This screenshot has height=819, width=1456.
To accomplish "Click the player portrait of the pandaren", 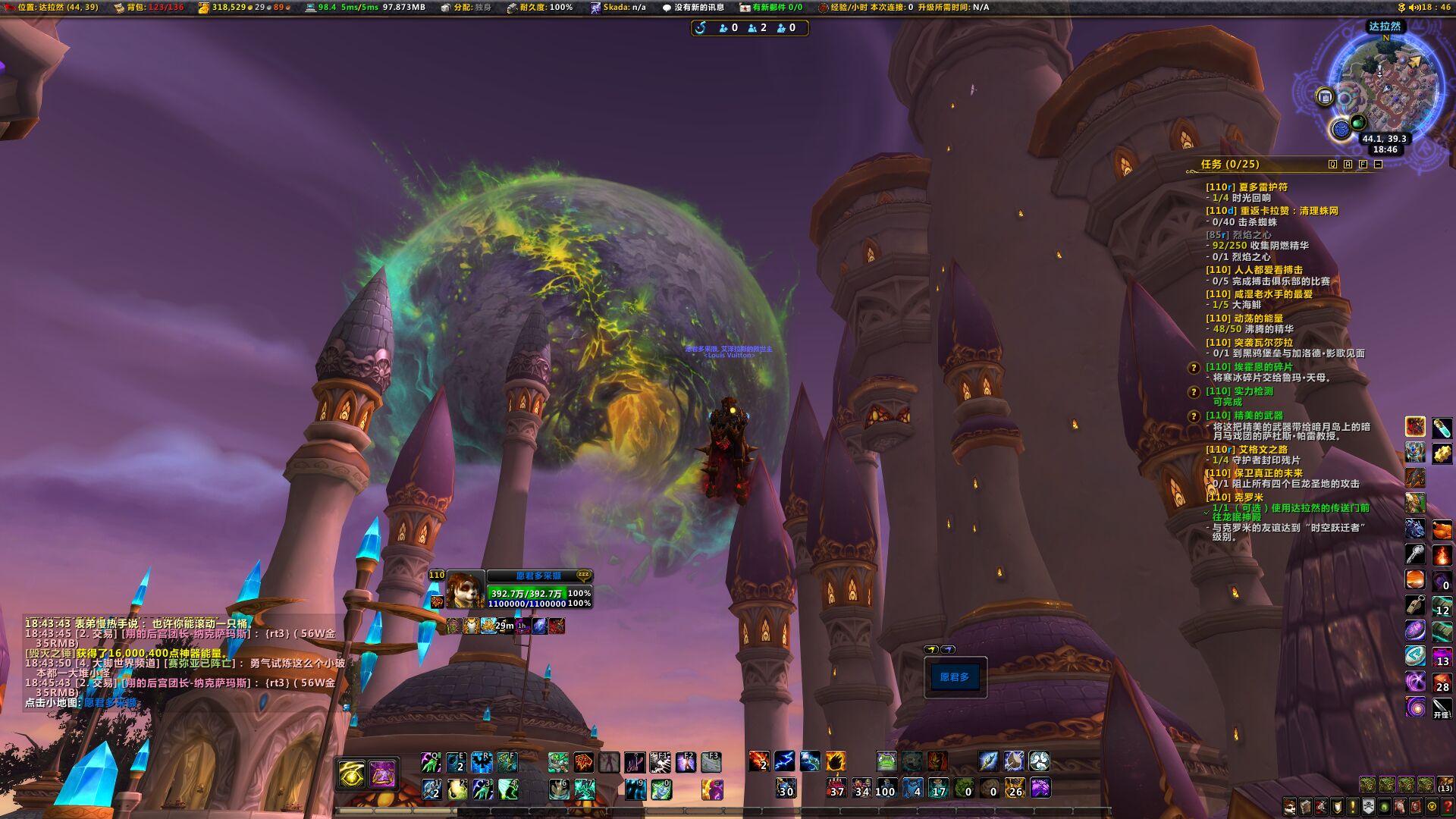I will pos(464,590).
